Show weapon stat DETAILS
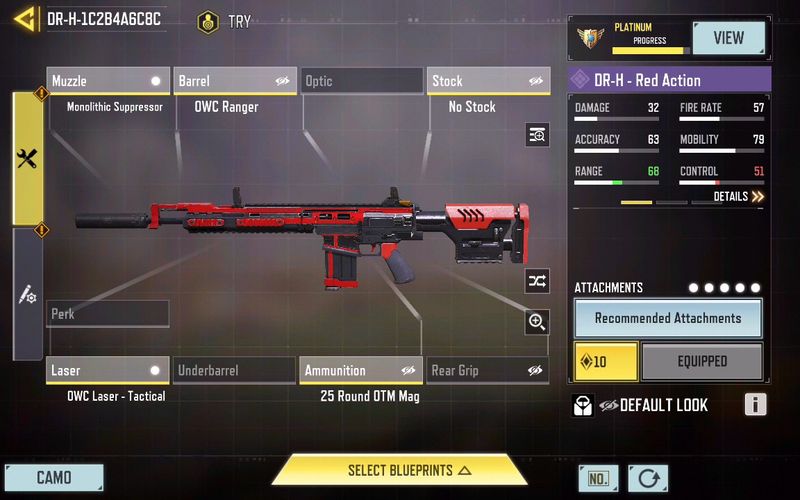800x500 pixels. (x=739, y=197)
